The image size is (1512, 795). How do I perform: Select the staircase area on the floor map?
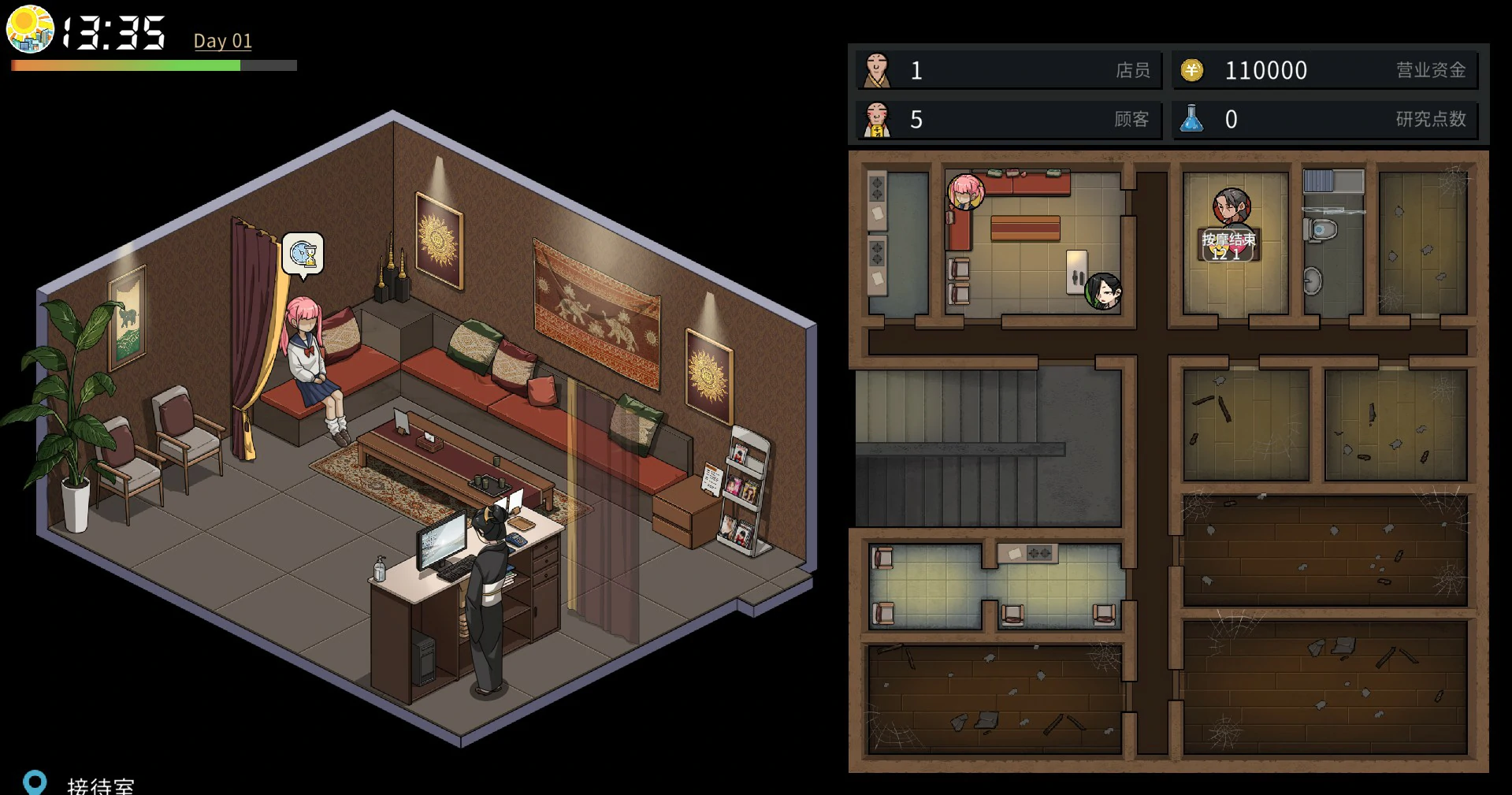[988, 448]
